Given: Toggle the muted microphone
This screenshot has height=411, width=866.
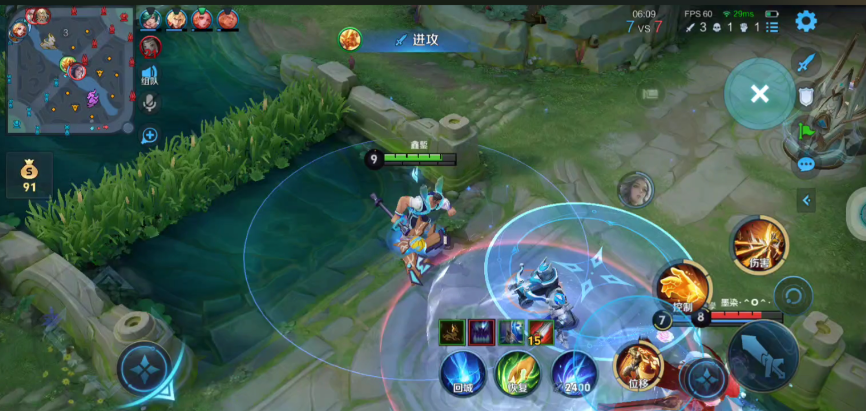Looking at the screenshot, I should click(x=150, y=102).
